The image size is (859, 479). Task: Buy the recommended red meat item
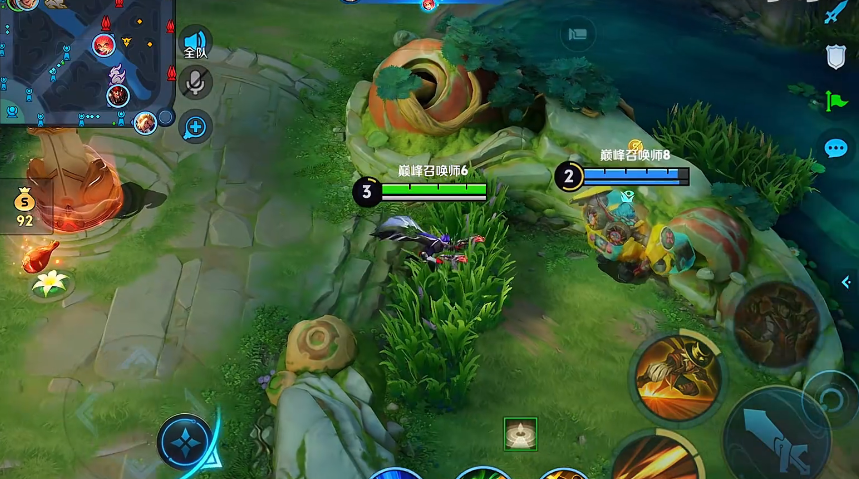[x=40, y=255]
